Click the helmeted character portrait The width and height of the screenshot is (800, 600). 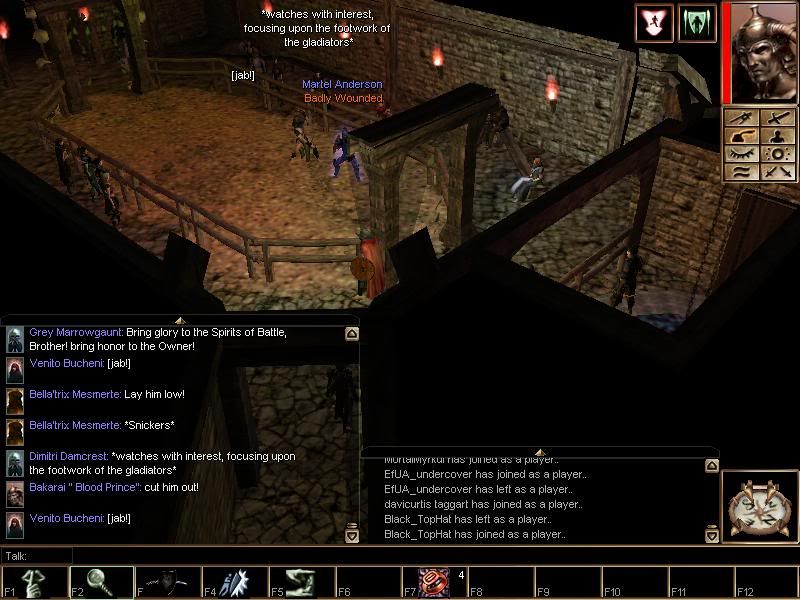[759, 52]
